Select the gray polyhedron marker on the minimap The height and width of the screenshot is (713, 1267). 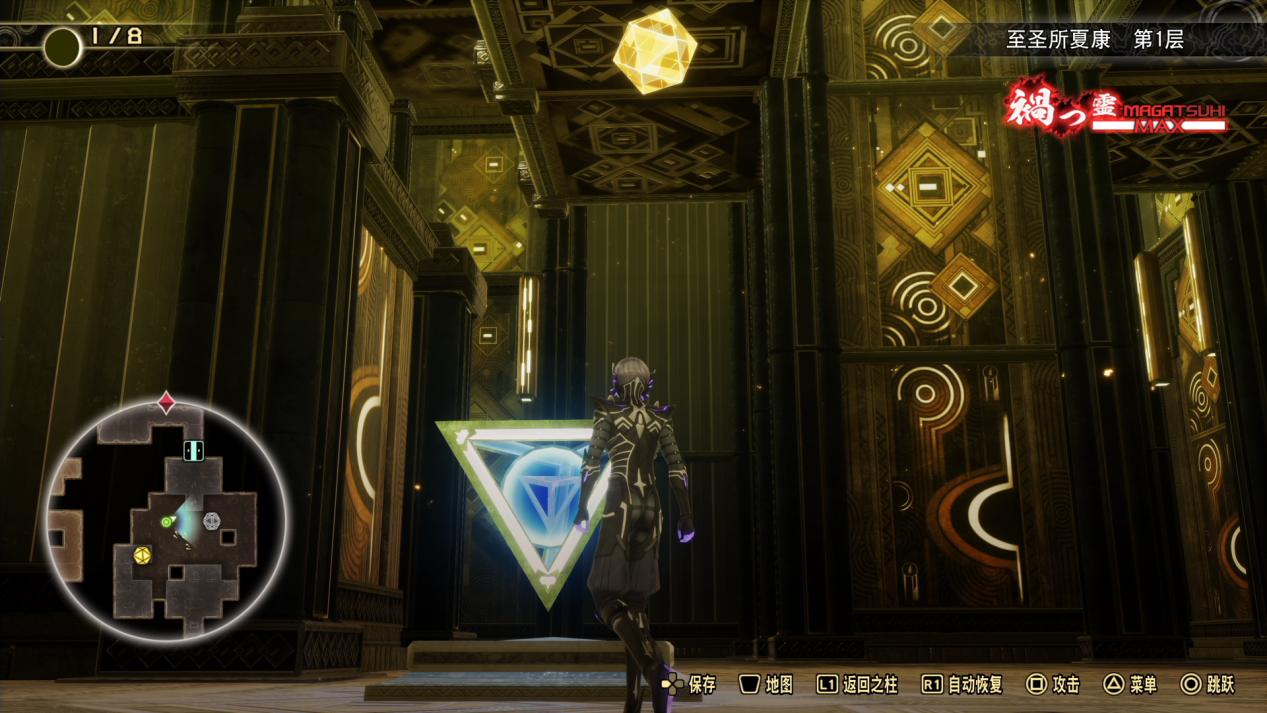click(x=211, y=521)
